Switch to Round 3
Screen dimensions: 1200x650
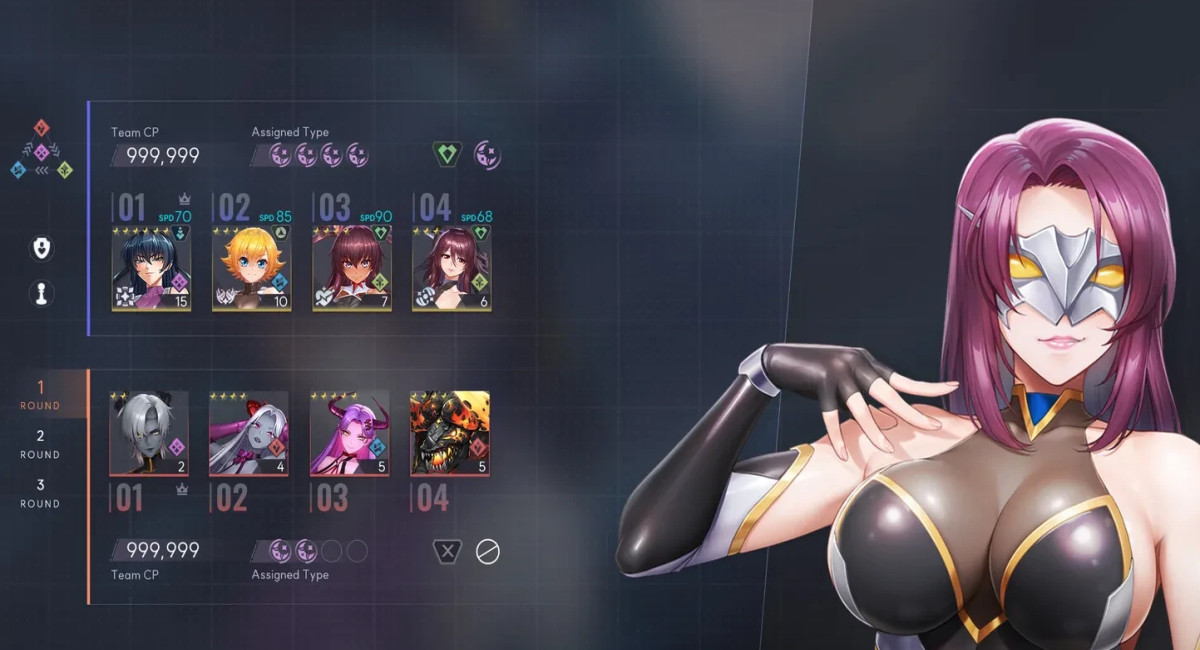(41, 492)
